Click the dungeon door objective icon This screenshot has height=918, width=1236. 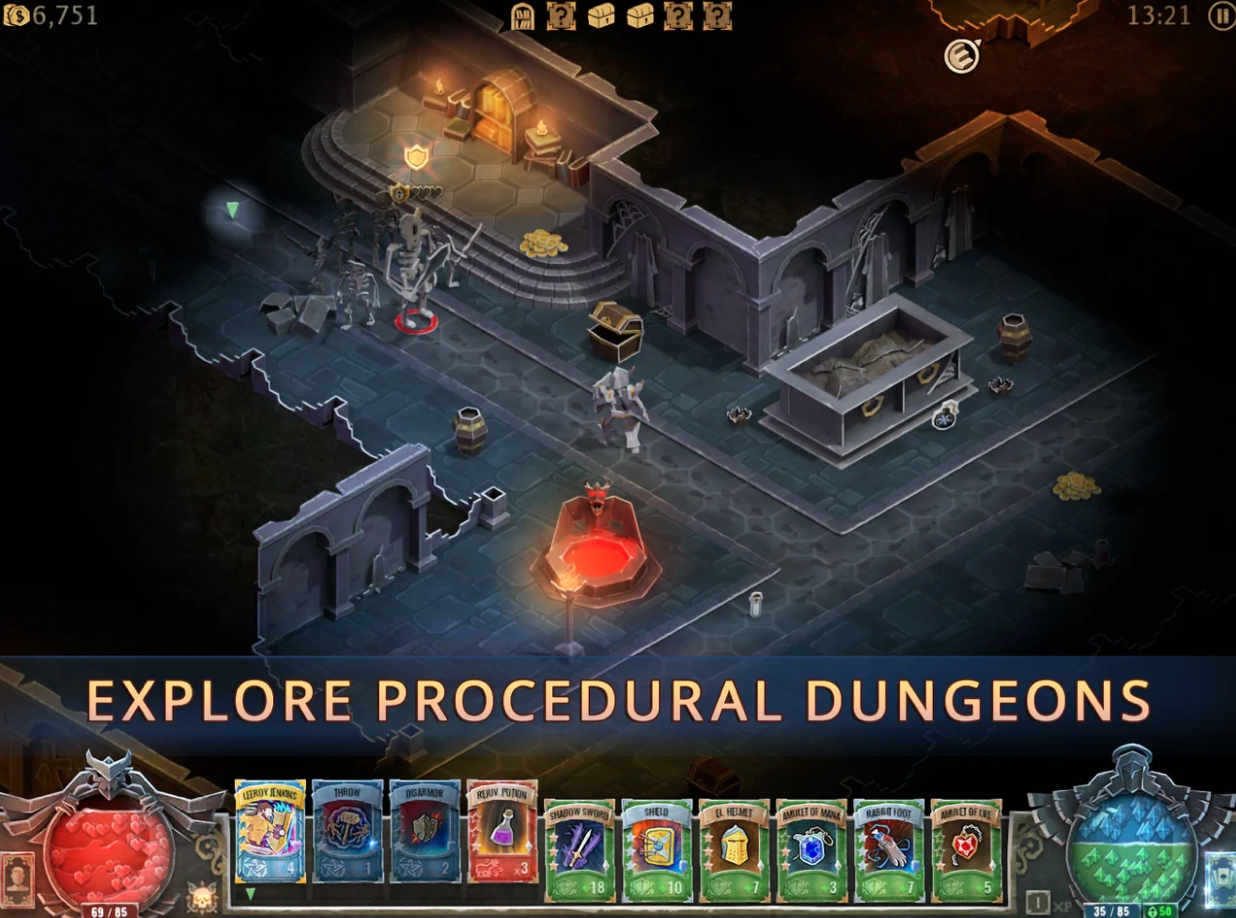click(523, 16)
